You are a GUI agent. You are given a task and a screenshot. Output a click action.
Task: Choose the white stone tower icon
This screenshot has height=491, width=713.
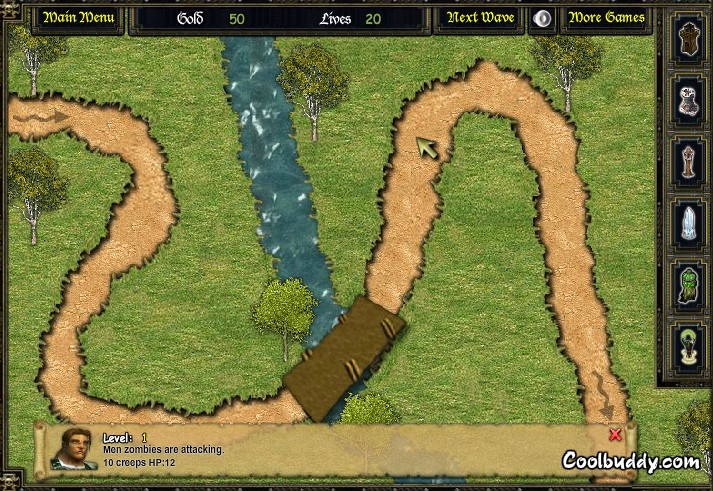tap(687, 101)
